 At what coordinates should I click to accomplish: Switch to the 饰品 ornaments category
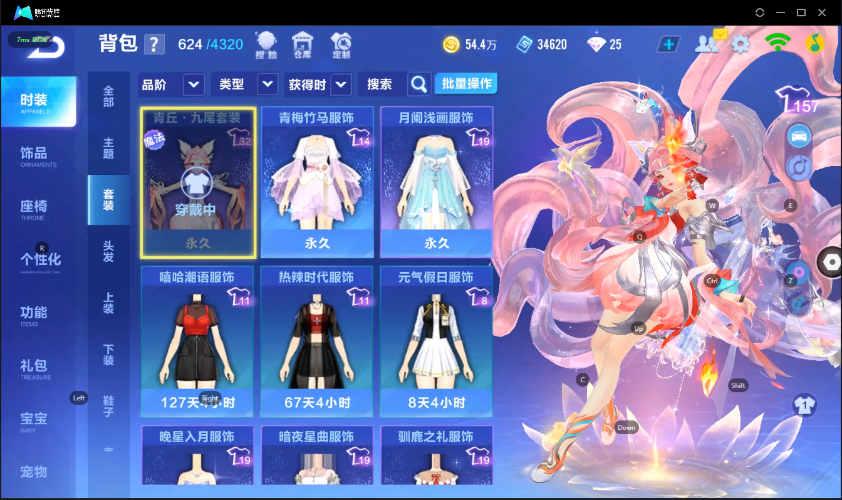(x=34, y=155)
